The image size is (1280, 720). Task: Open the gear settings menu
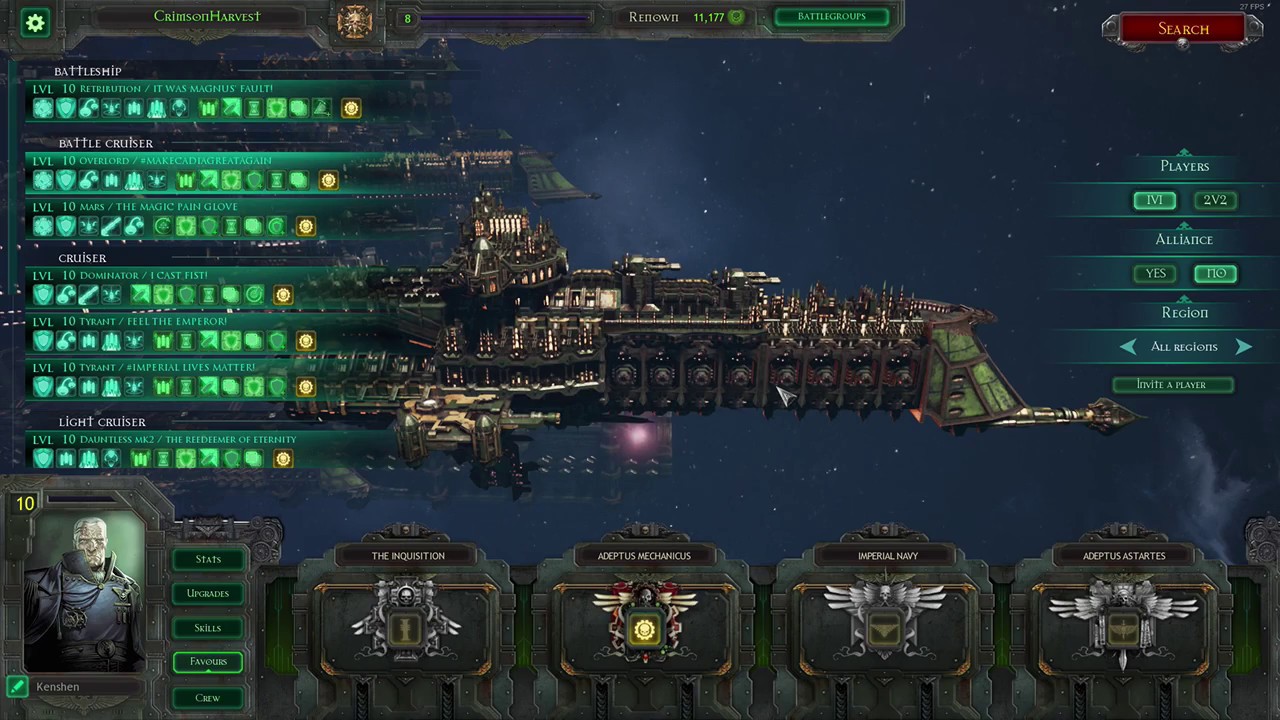[x=36, y=22]
